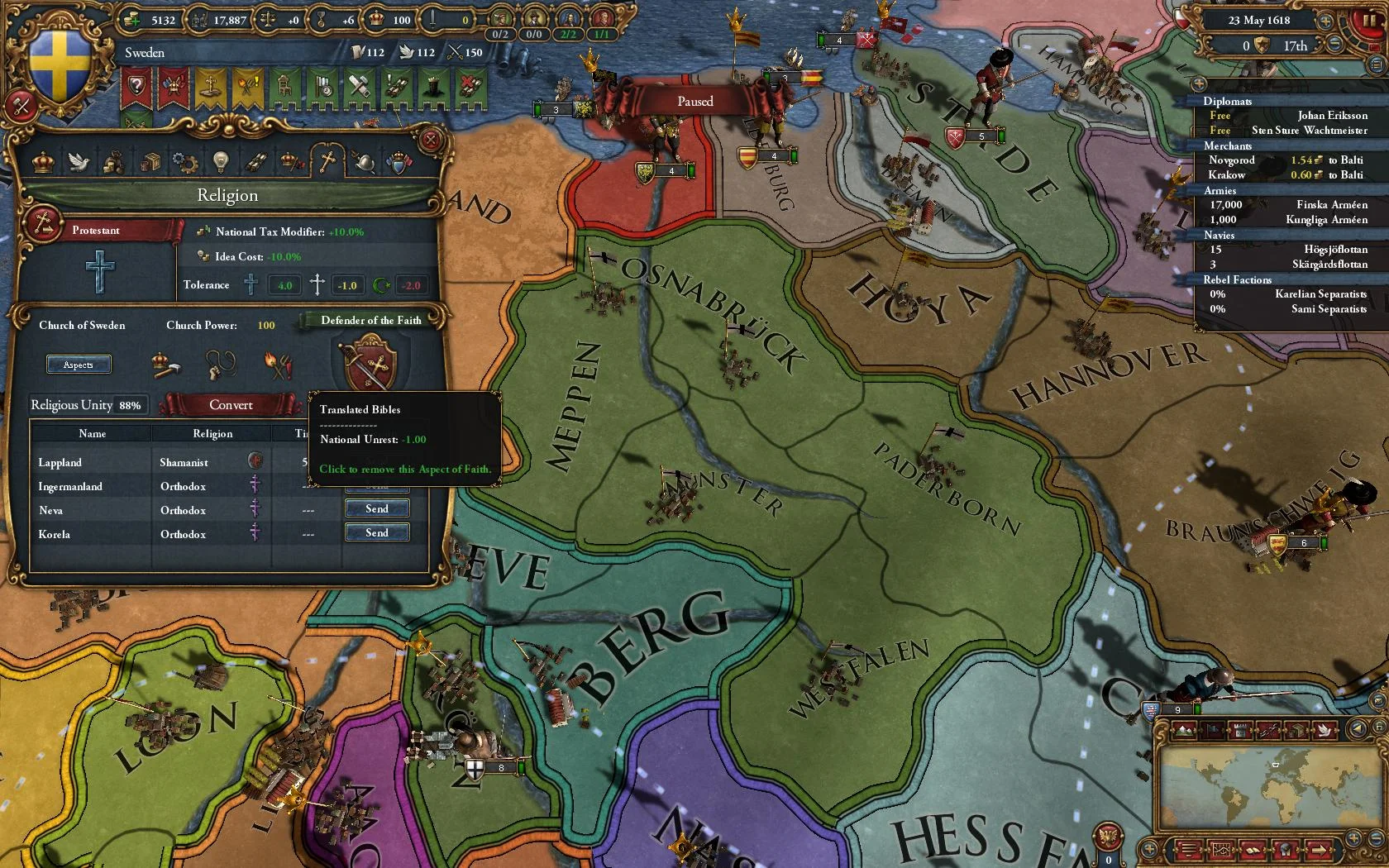Viewport: 1389px width, 868px height.
Task: Toggle the terrain map mode button
Action: coord(1184,730)
